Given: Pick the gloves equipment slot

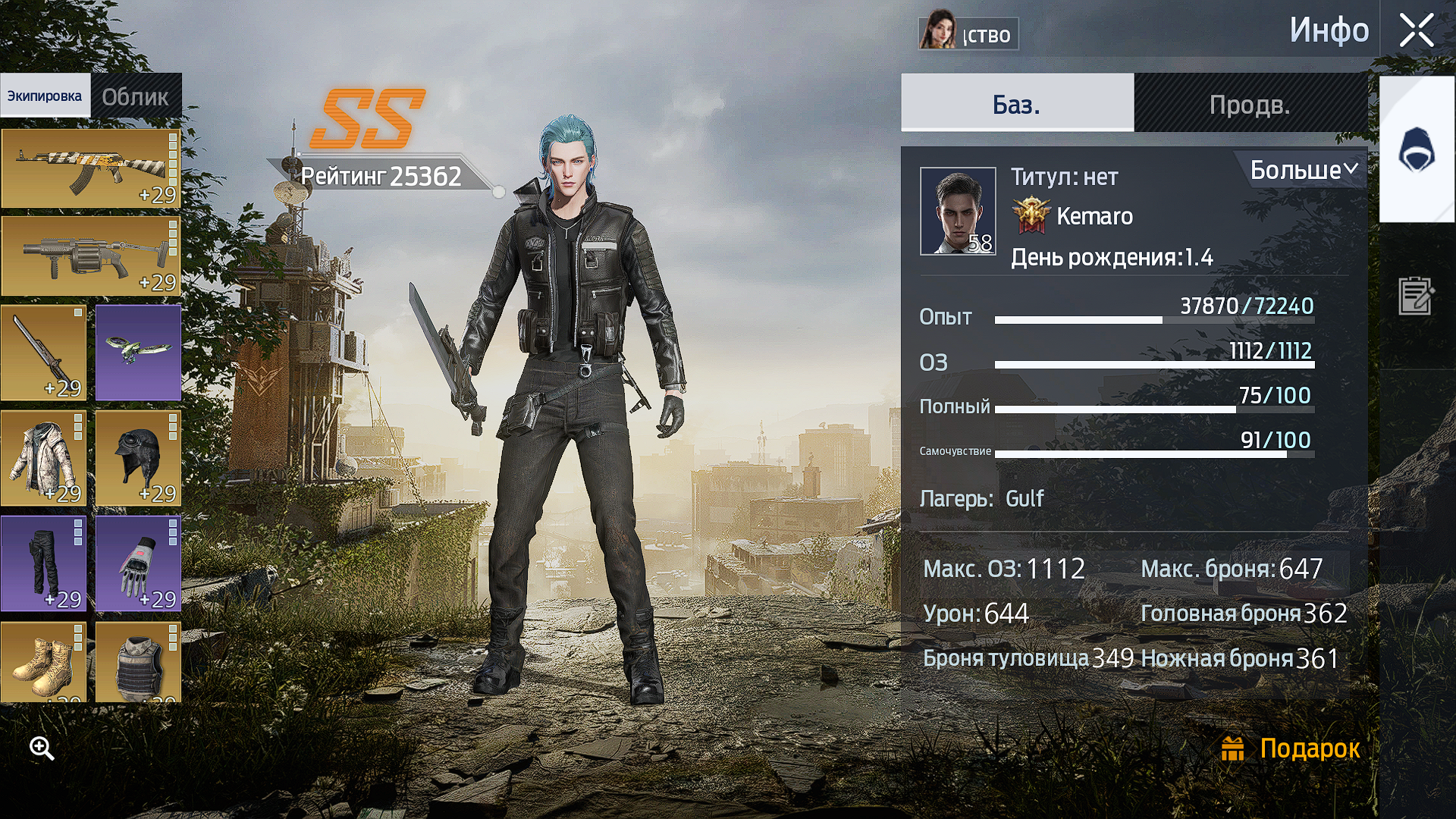Looking at the screenshot, I should click(138, 563).
